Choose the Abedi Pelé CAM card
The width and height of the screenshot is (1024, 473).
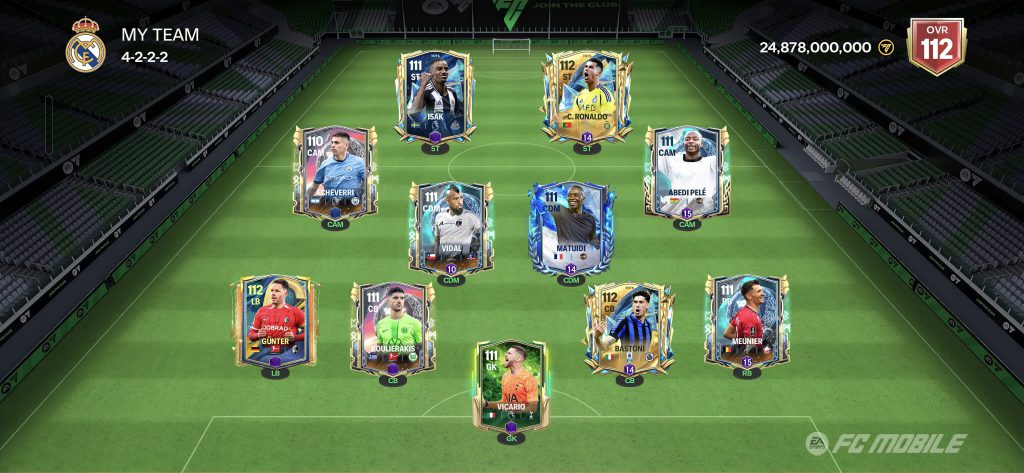point(686,171)
